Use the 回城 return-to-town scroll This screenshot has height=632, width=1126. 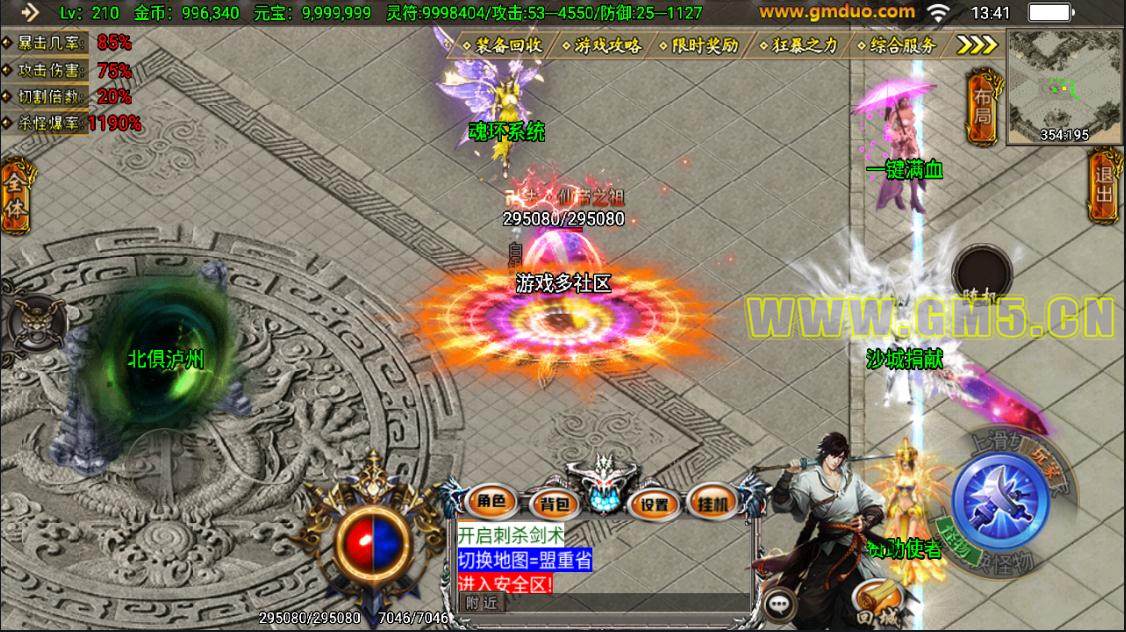[878, 601]
